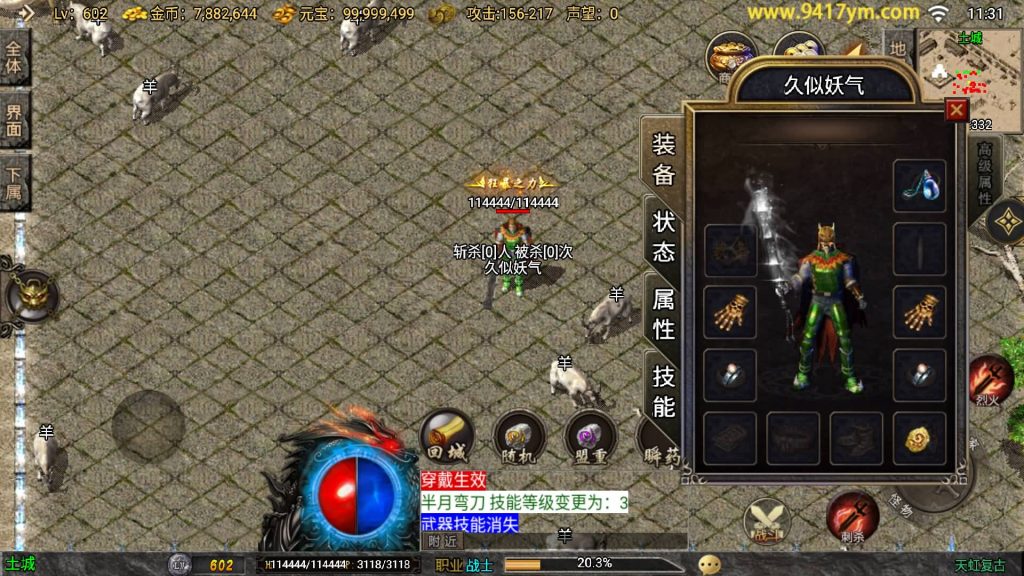Select the blue necklace equipment slot
This screenshot has height=576, width=1024.
coord(918,185)
